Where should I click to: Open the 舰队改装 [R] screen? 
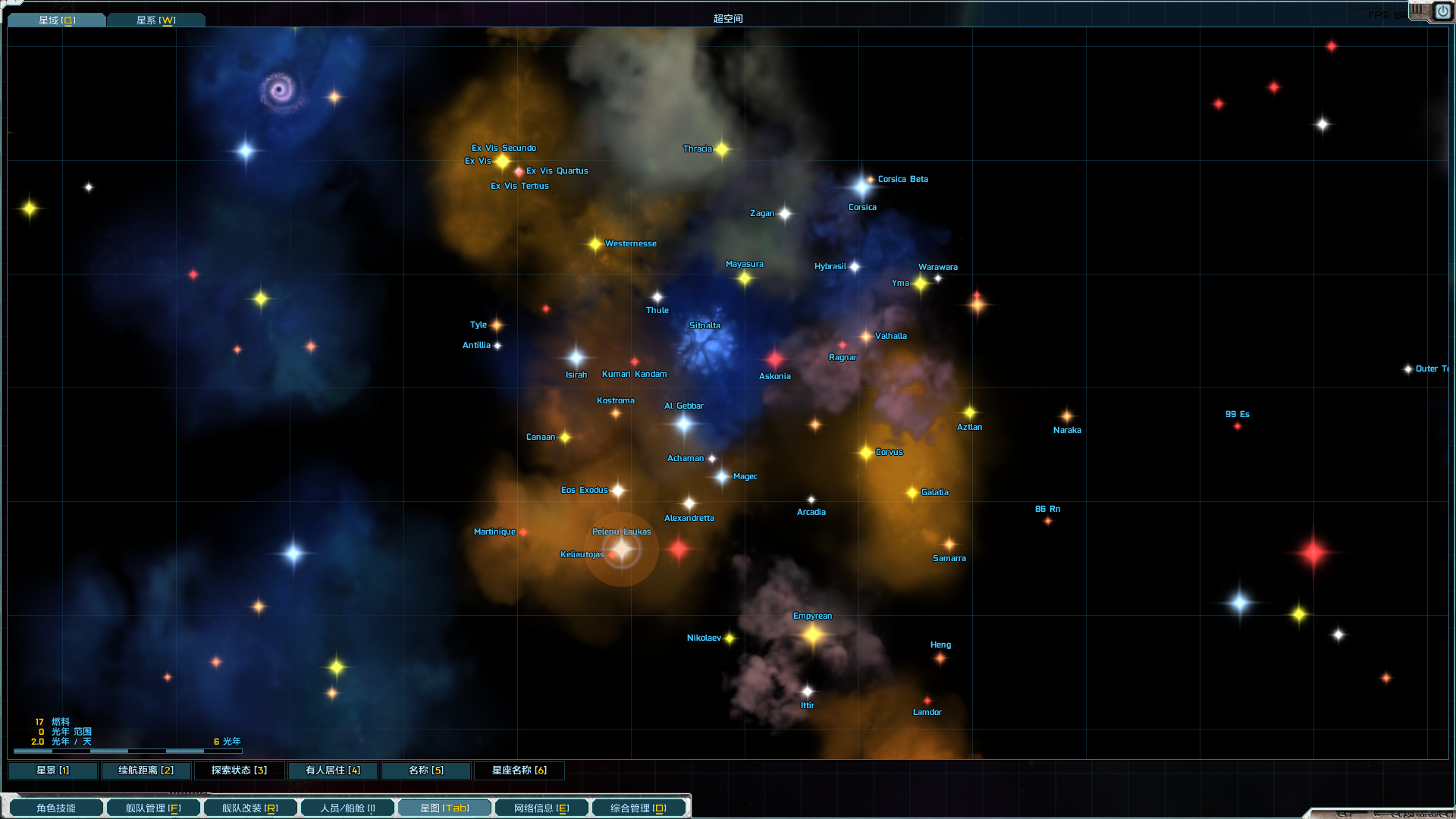[x=249, y=807]
